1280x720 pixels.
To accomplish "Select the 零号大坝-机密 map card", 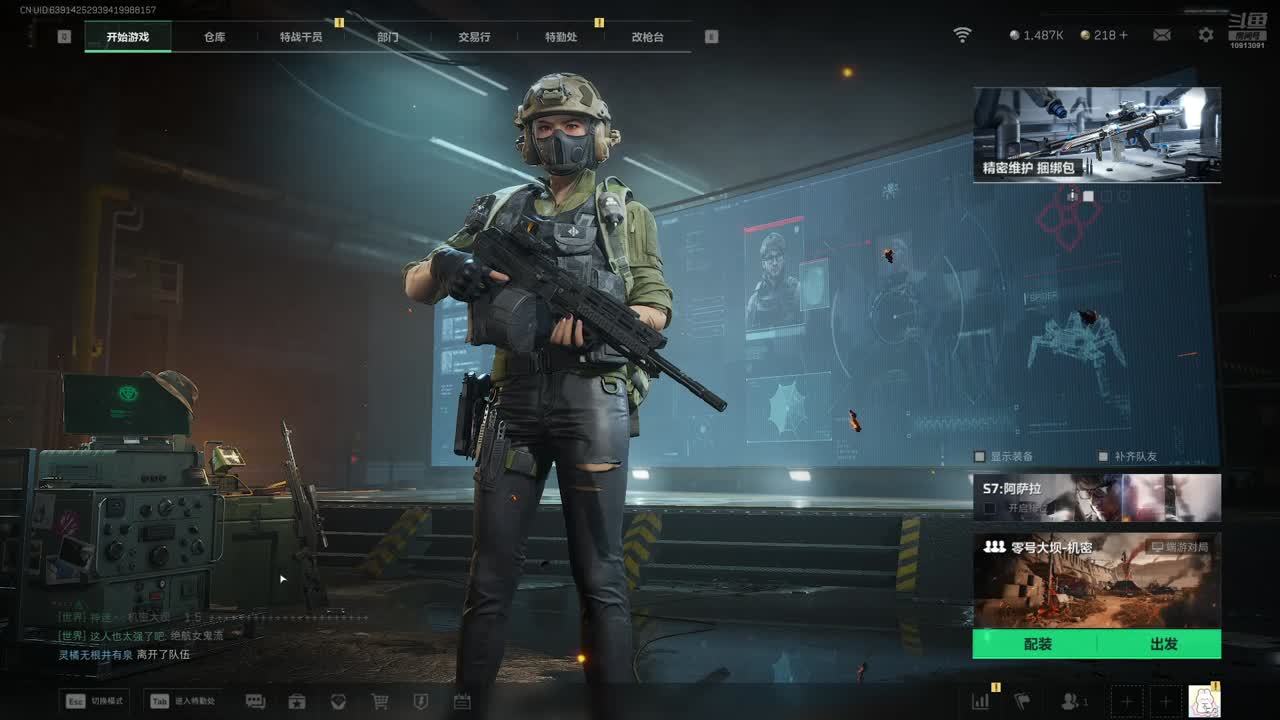I will pyautogui.click(x=1096, y=580).
